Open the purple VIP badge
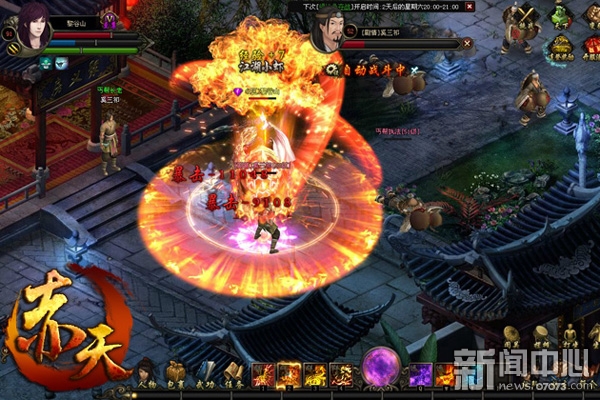 tap(109, 19)
